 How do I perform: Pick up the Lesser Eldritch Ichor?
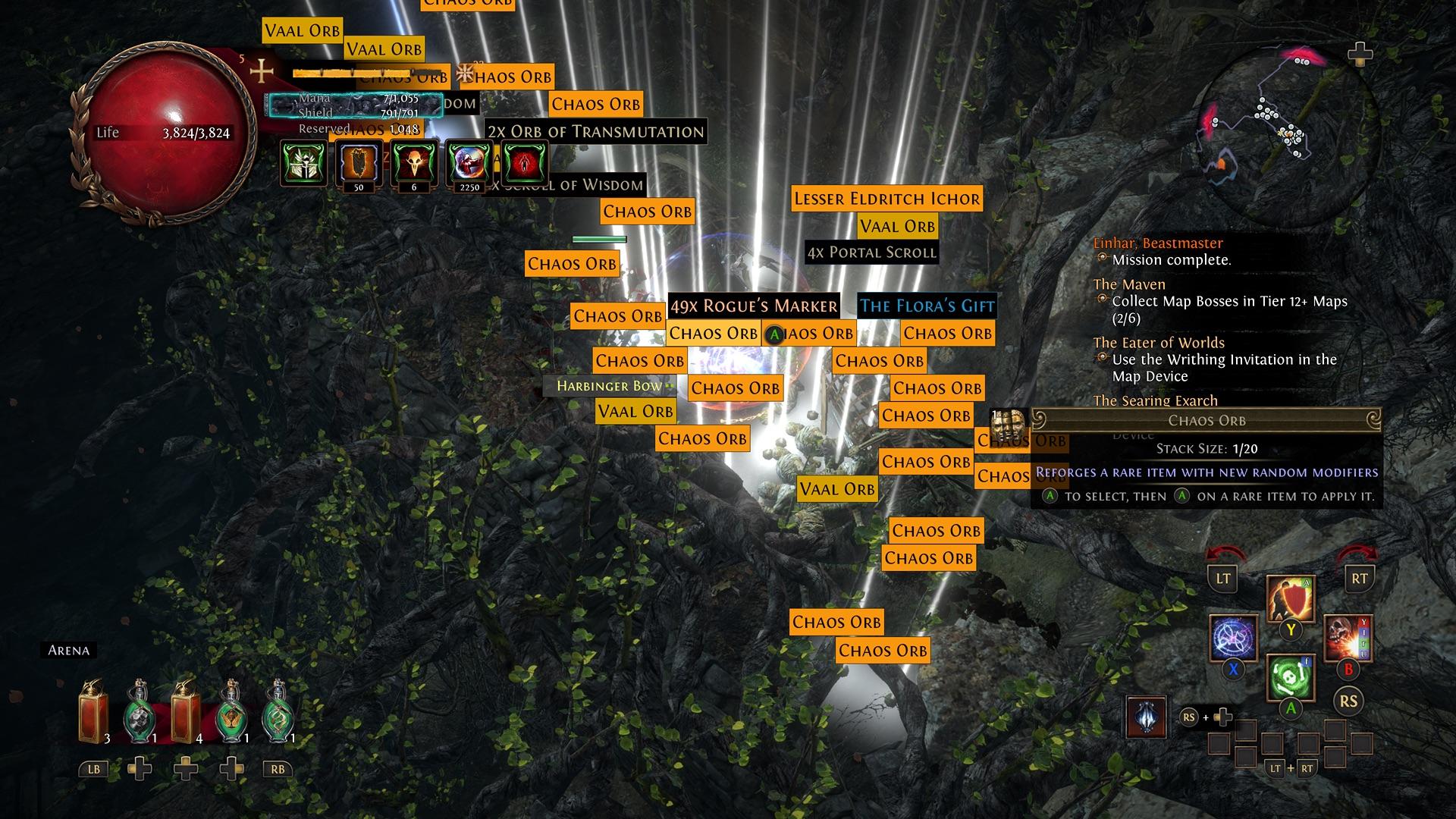click(886, 199)
